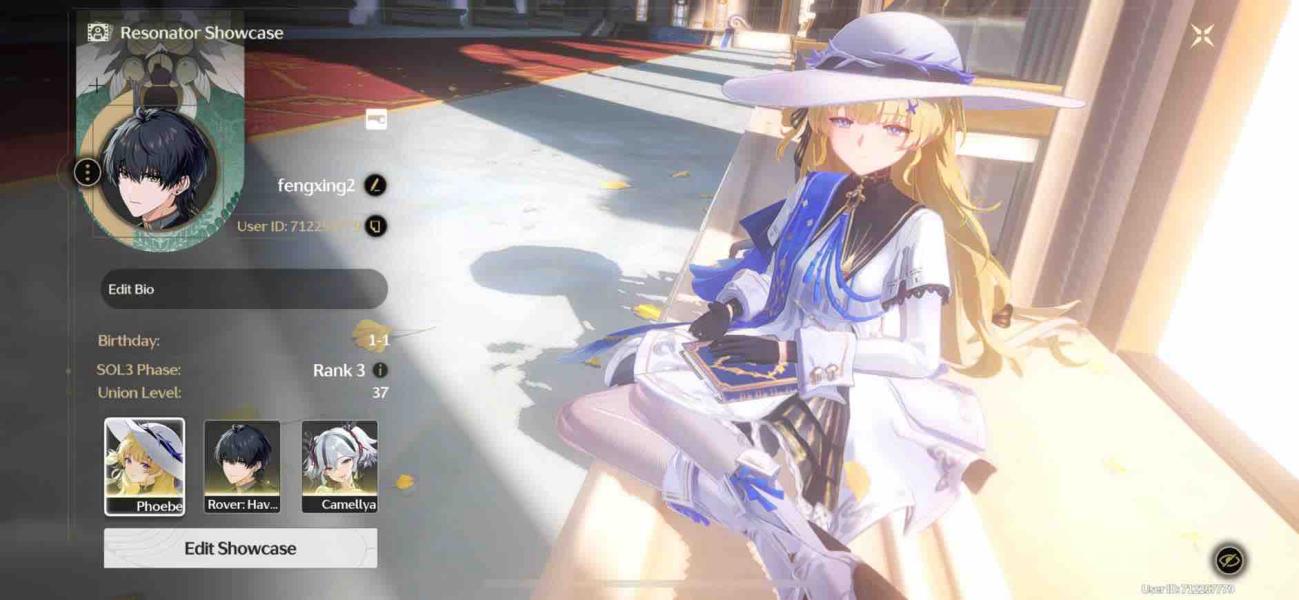View SOL3 Phase rank info

(x=380, y=370)
